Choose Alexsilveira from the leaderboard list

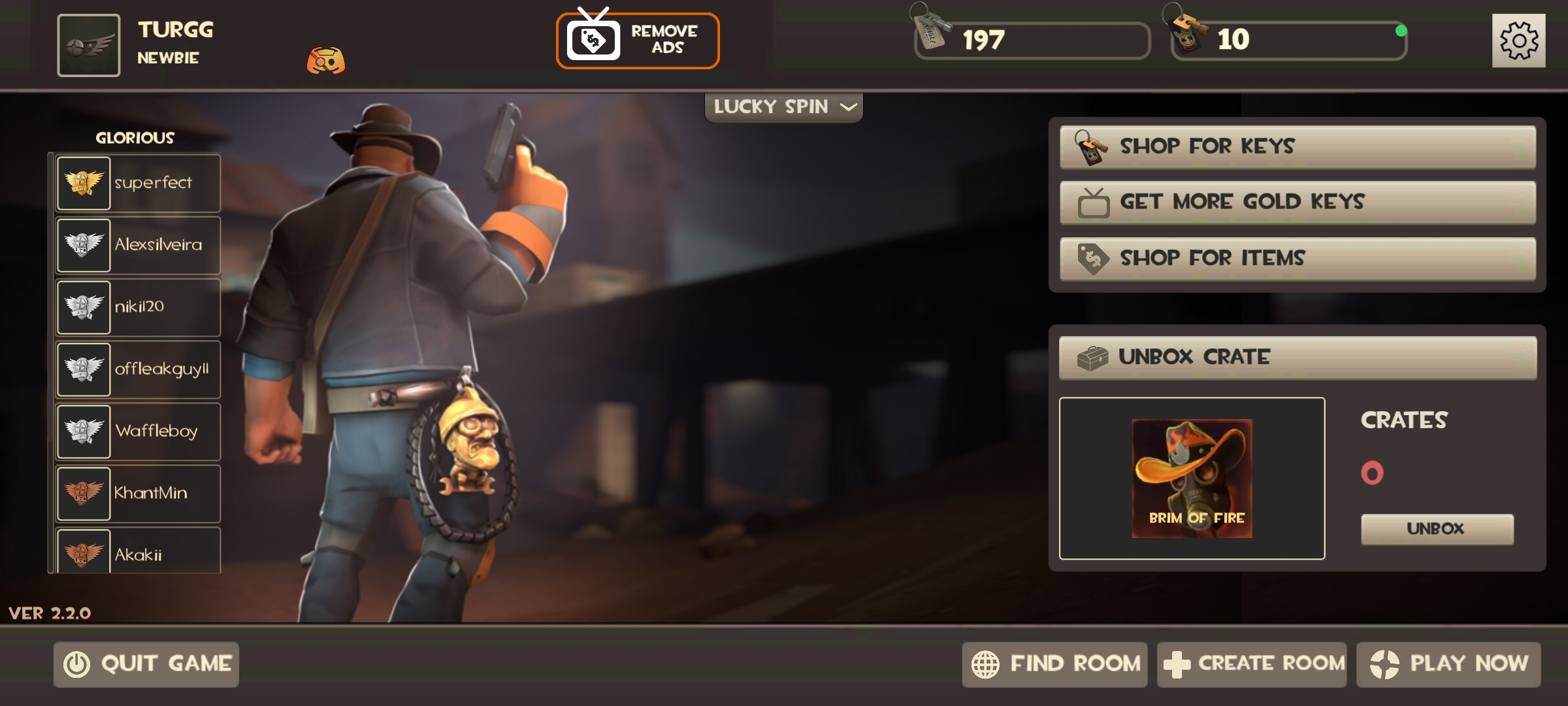(x=139, y=245)
